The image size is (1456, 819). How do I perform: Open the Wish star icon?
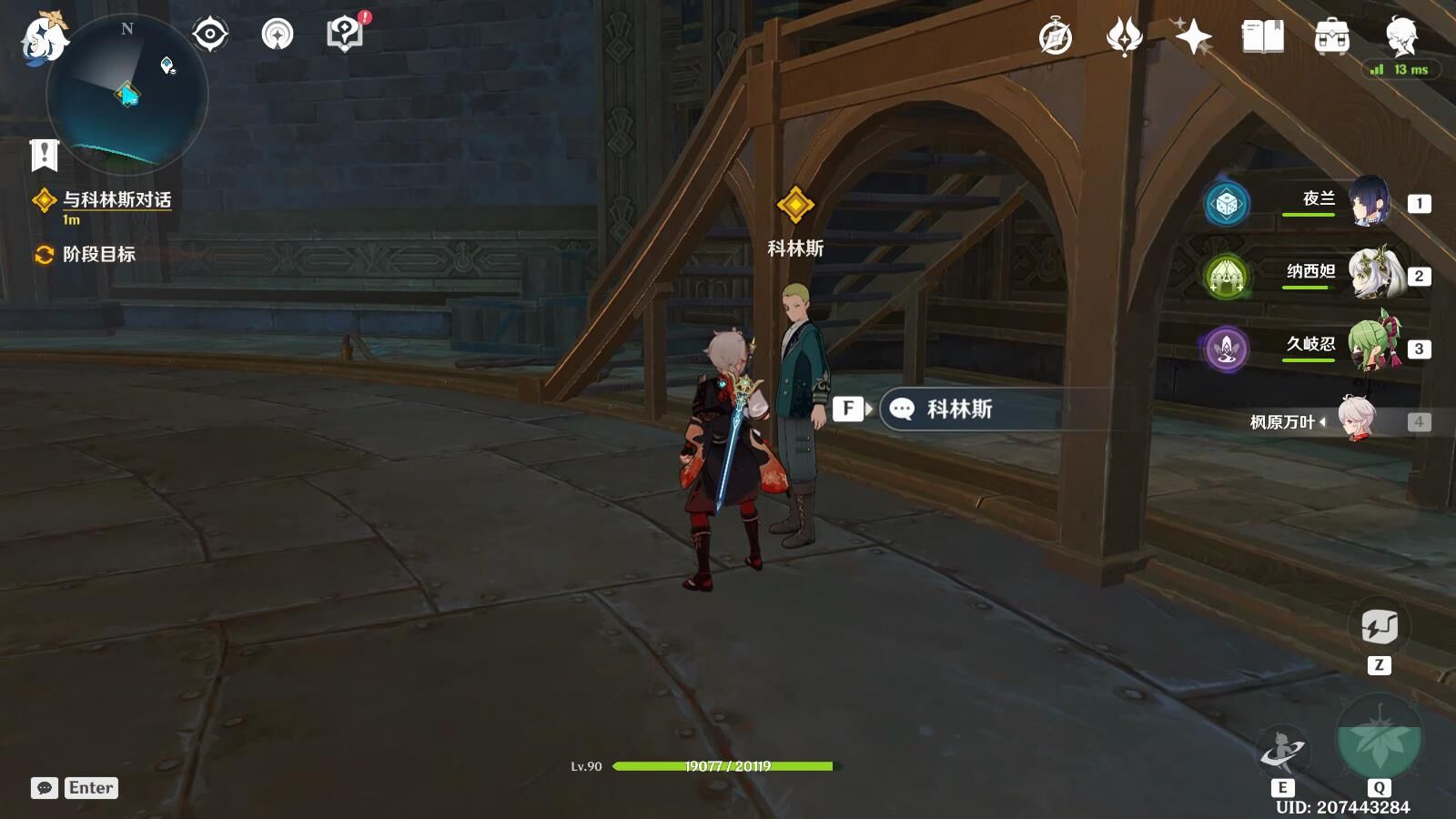point(1193,37)
